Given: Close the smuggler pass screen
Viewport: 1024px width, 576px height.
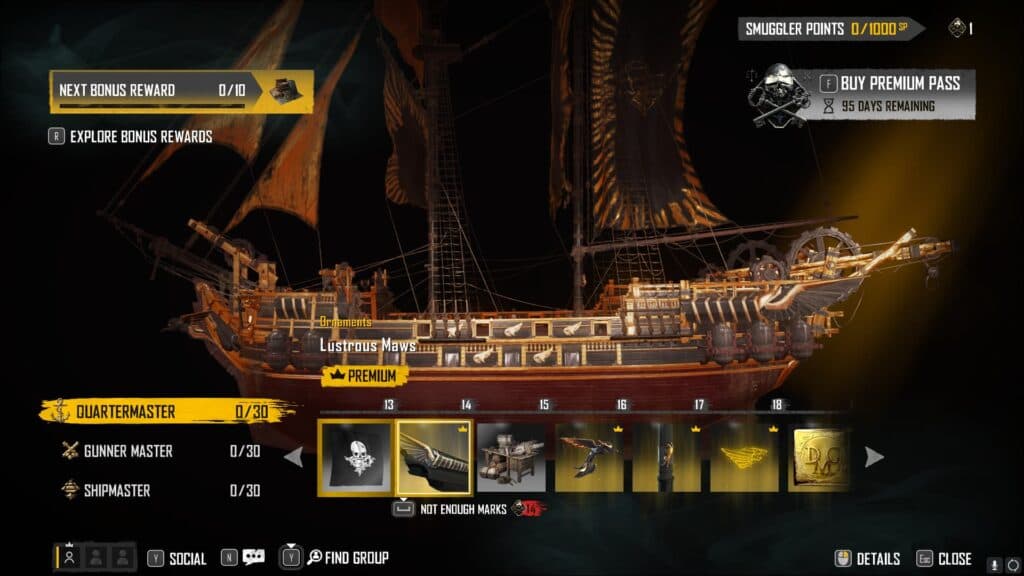Looking at the screenshot, I should (944, 559).
